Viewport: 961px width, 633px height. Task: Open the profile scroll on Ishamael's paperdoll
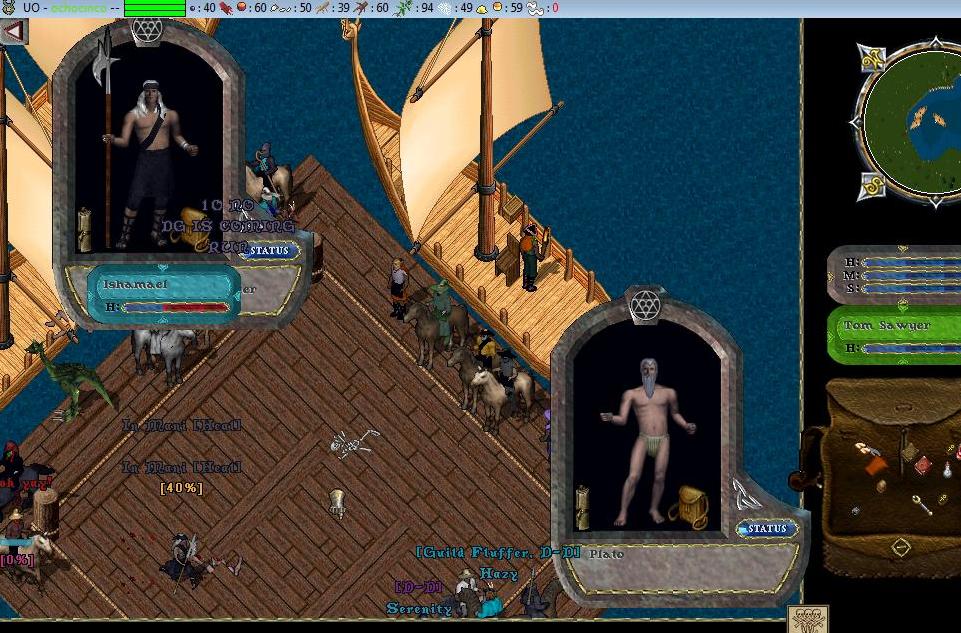tap(85, 229)
